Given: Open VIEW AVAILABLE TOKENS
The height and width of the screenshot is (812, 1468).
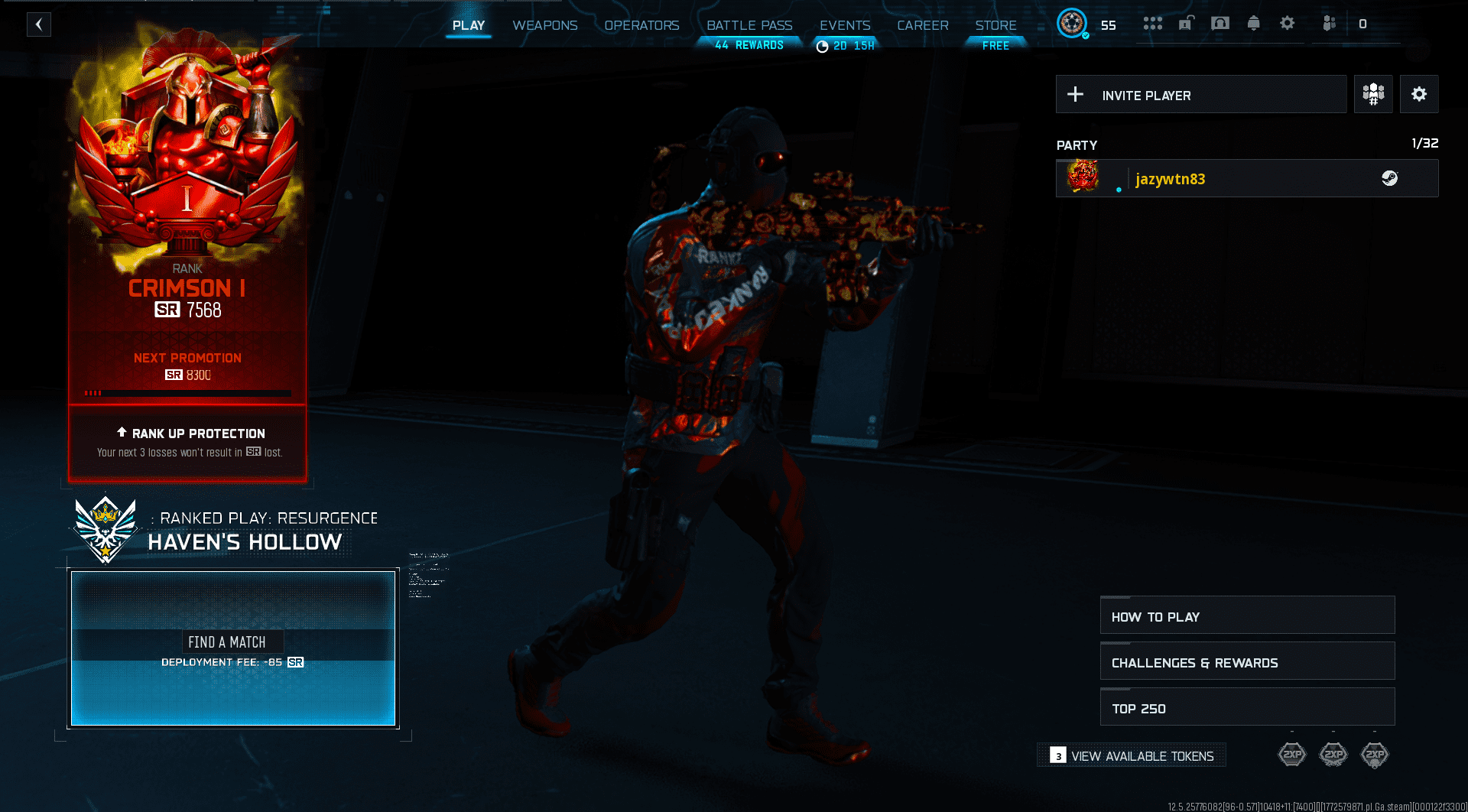Looking at the screenshot, I should point(1131,755).
